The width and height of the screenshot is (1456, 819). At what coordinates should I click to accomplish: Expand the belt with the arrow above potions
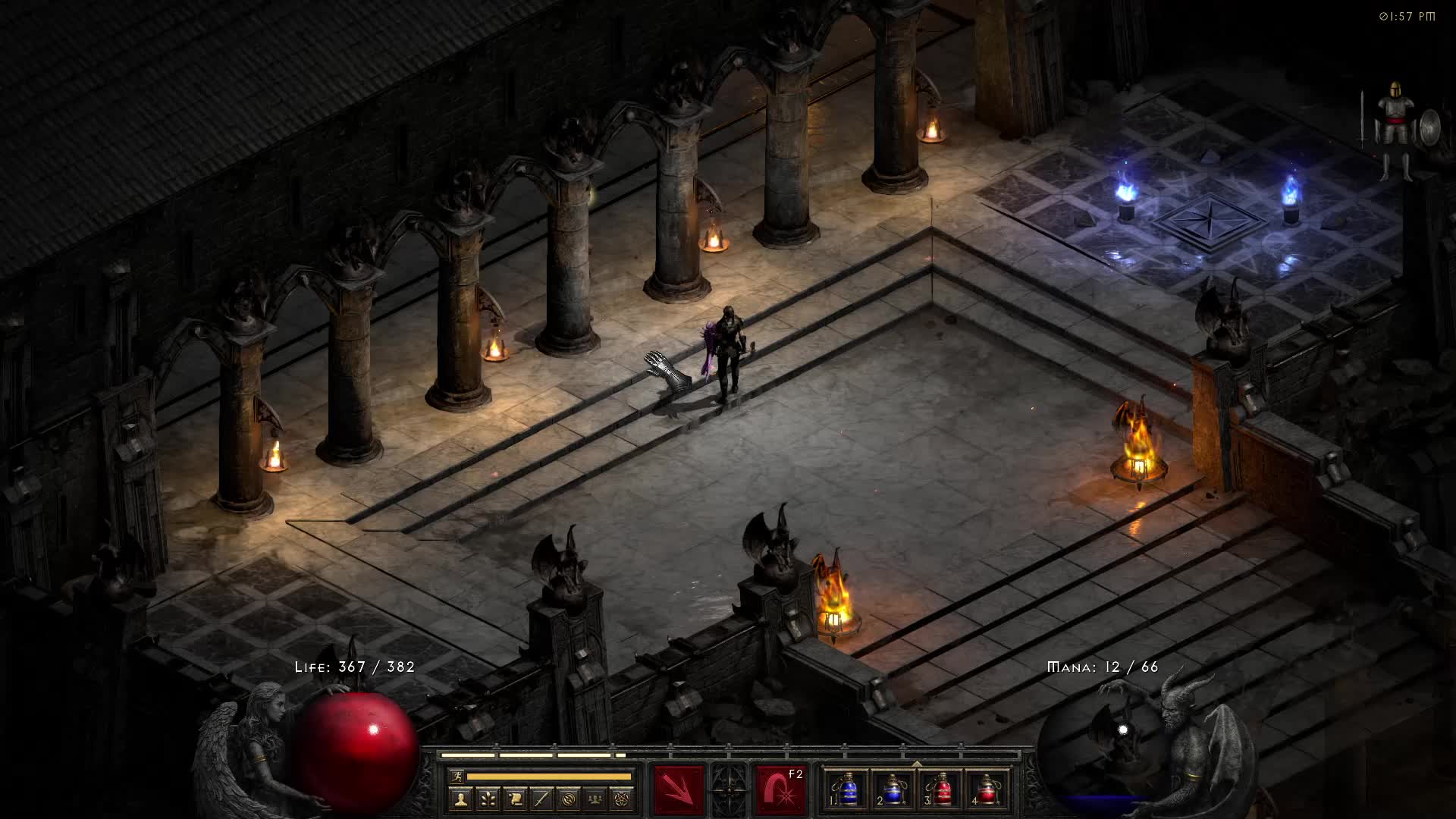point(917,763)
